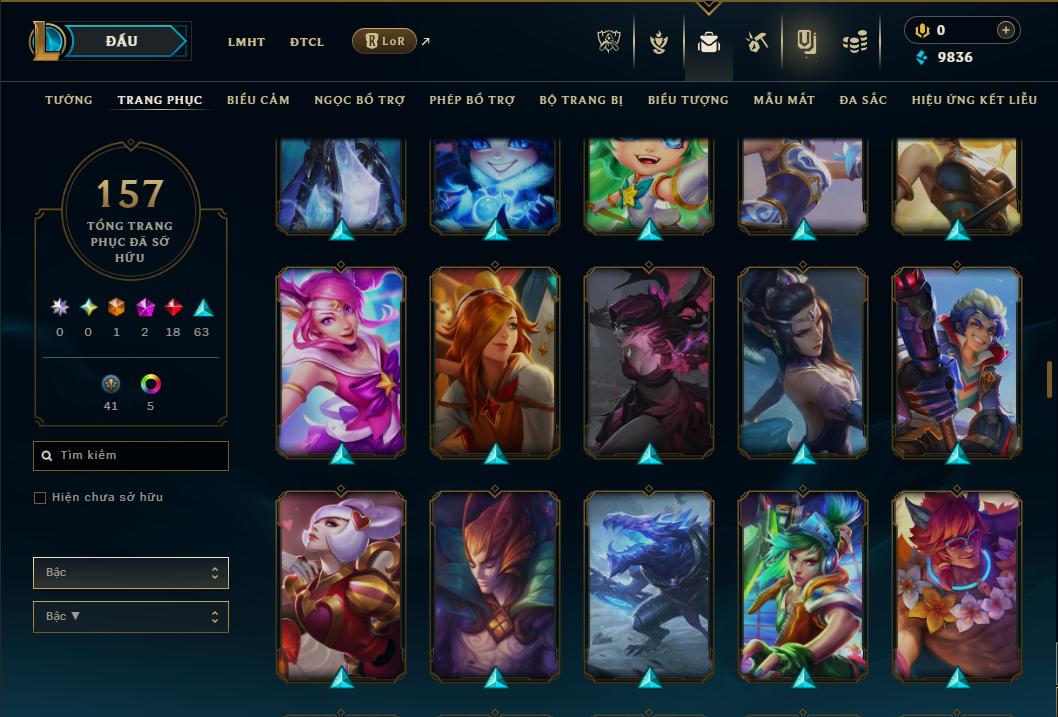Switch to the MẪU MẮT wards tab
Image resolution: width=1058 pixels, height=717 pixels.
point(784,100)
